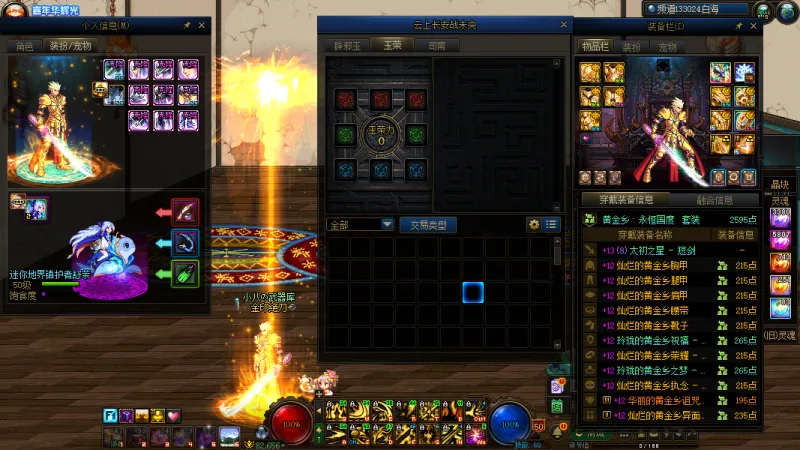Click the red feather pet equipment slot
The image size is (800, 450).
coord(185,212)
